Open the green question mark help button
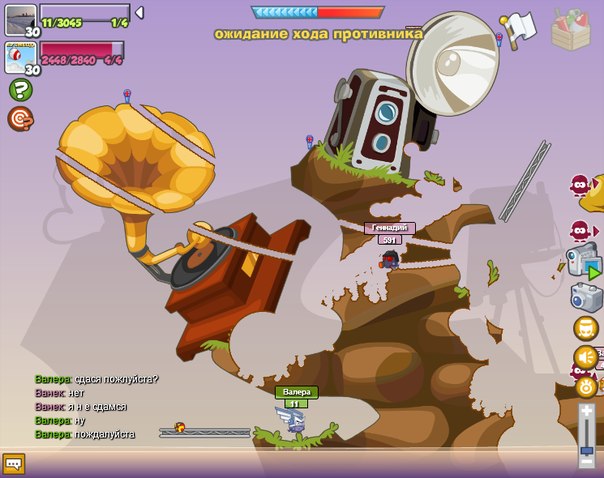The width and height of the screenshot is (604, 478). [x=20, y=90]
